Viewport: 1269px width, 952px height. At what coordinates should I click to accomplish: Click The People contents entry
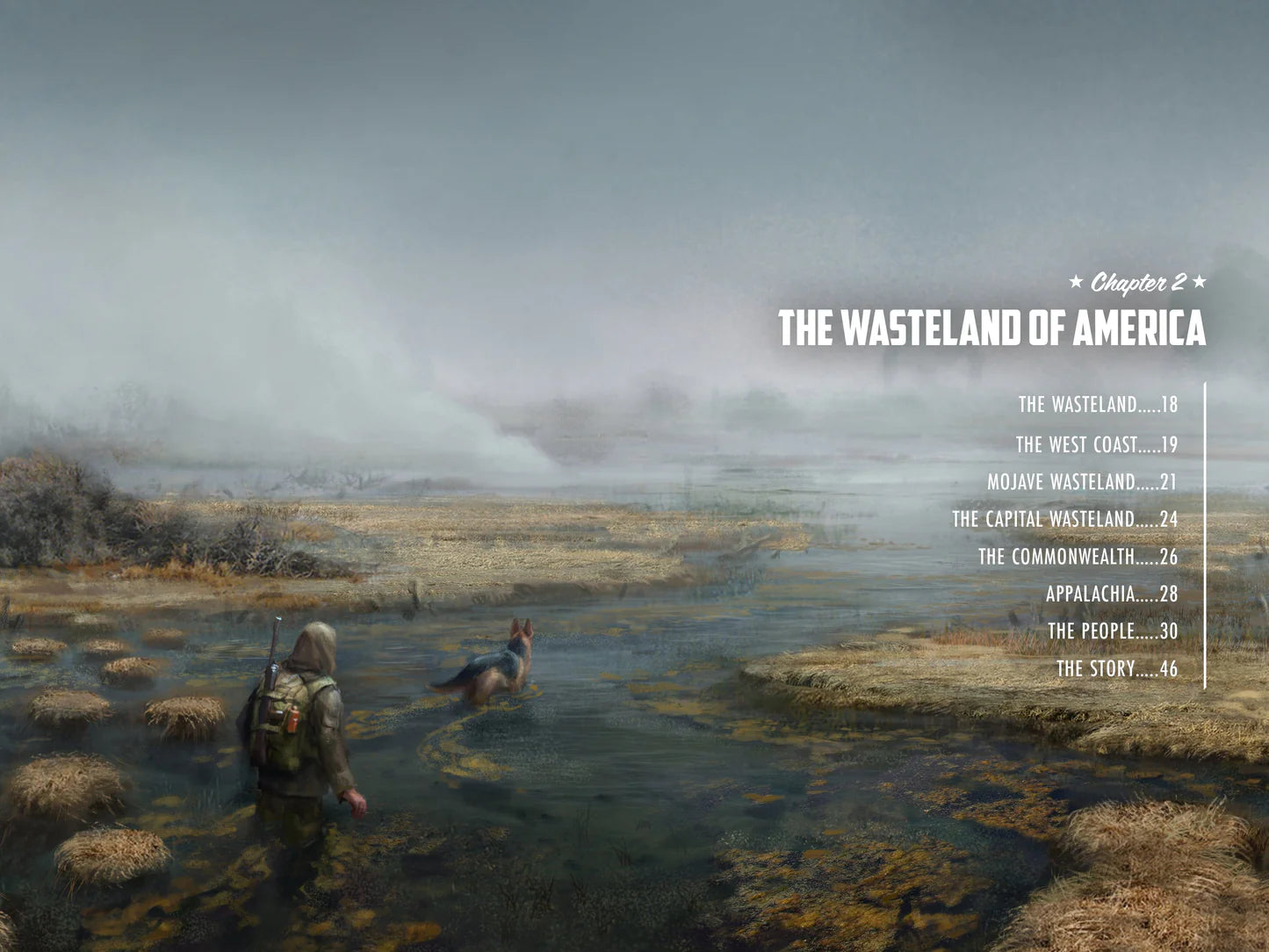pyautogui.click(x=1112, y=631)
